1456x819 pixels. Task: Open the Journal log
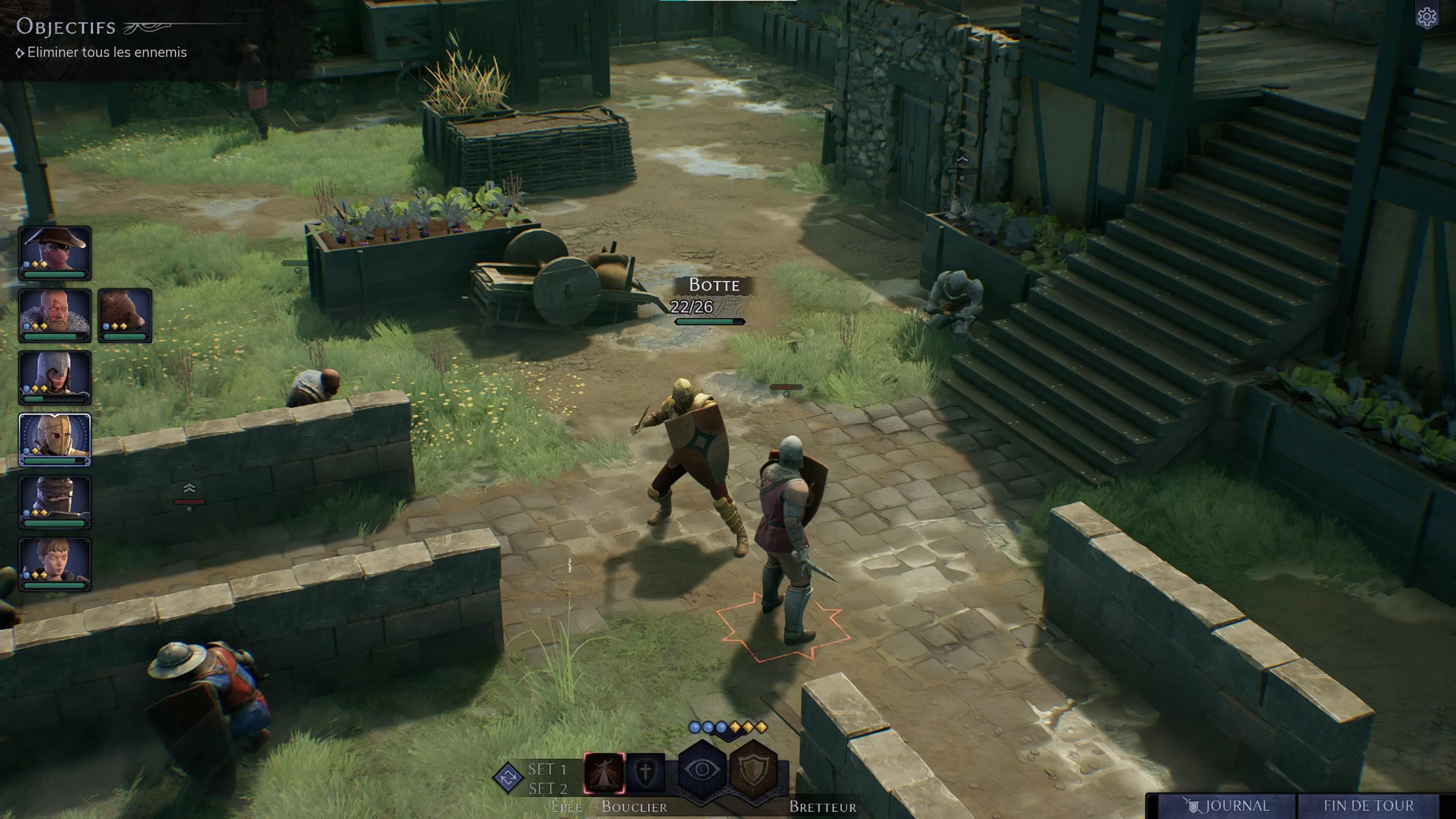pos(1227,805)
